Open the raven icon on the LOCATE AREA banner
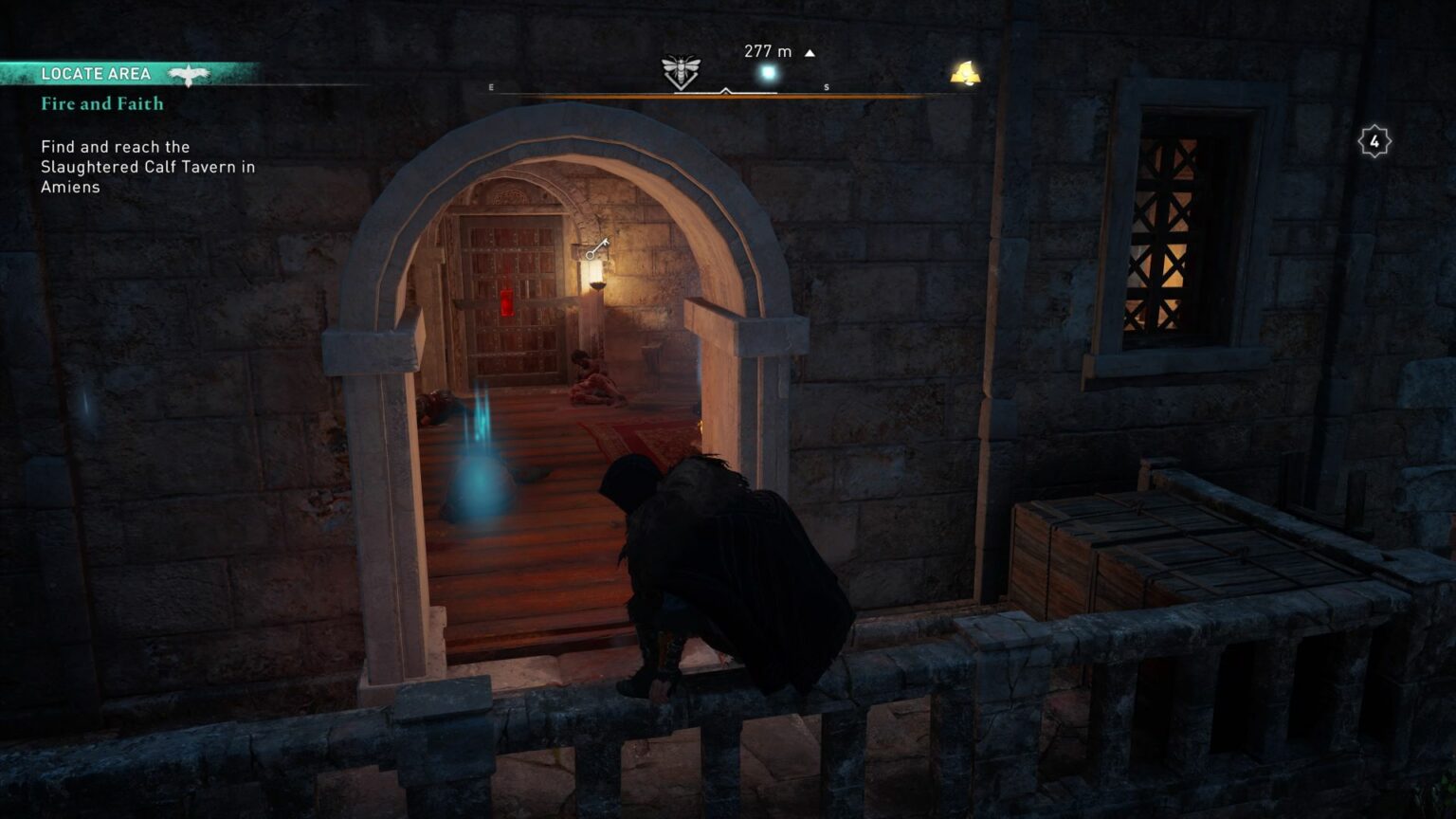This screenshot has width=1456, height=819. 190,73
